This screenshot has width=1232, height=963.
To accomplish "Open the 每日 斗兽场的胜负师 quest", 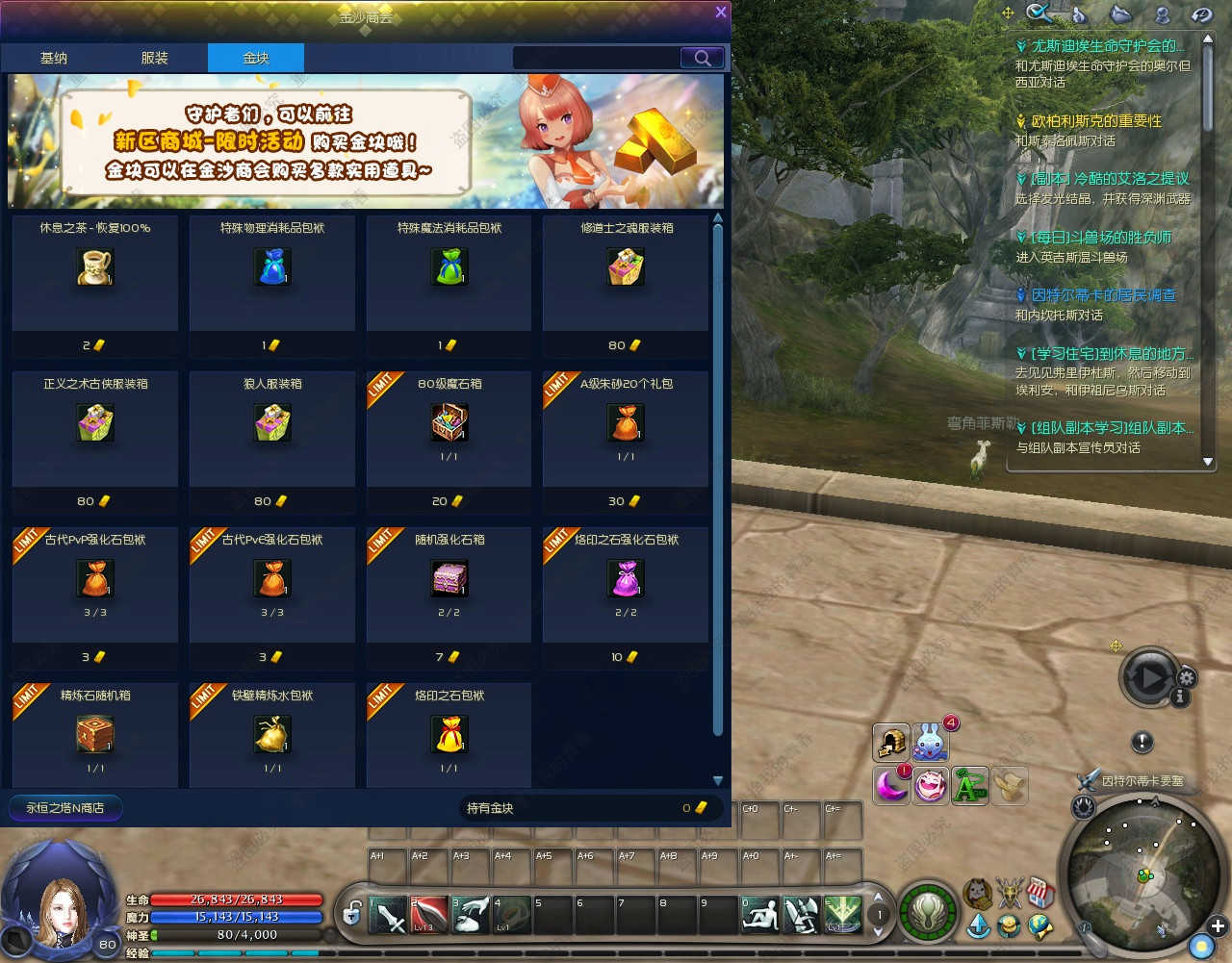I will [x=1101, y=238].
